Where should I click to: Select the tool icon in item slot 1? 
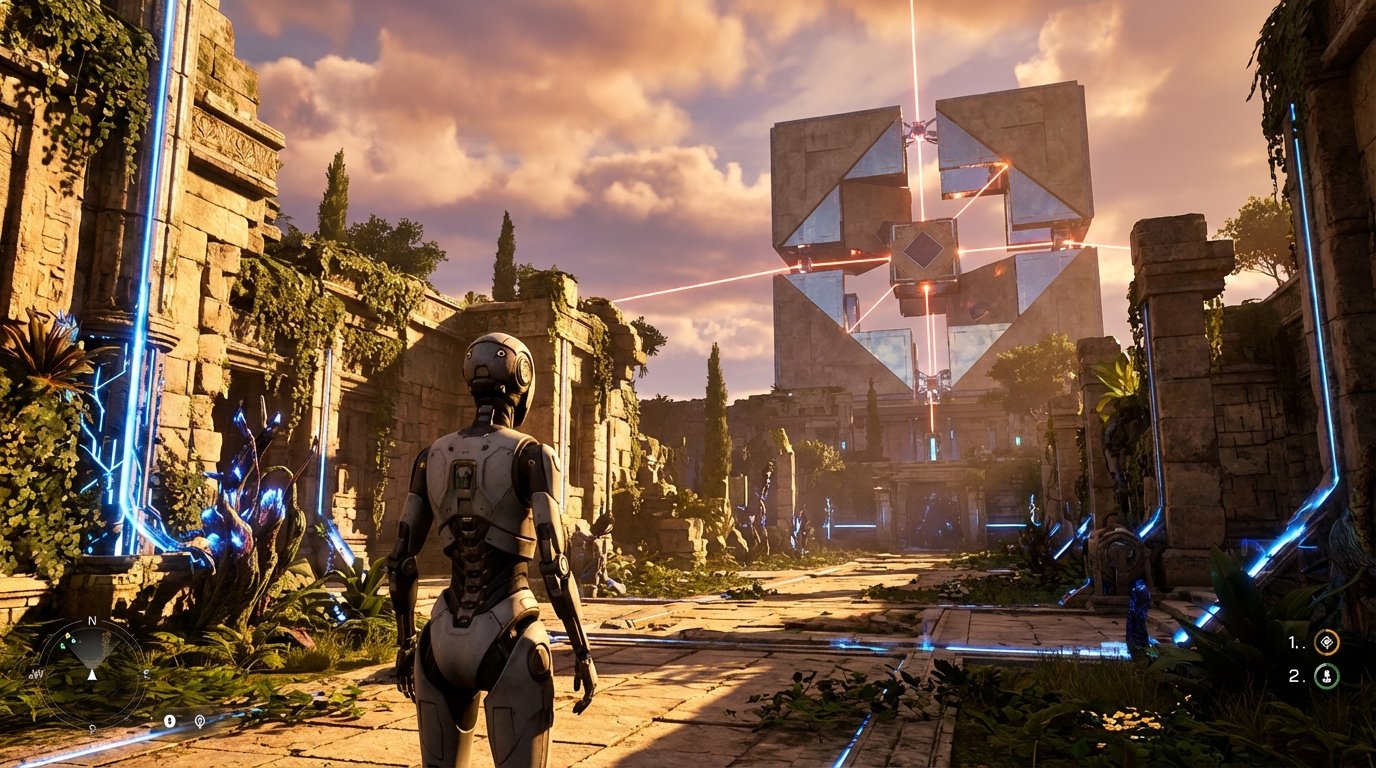[x=1327, y=641]
